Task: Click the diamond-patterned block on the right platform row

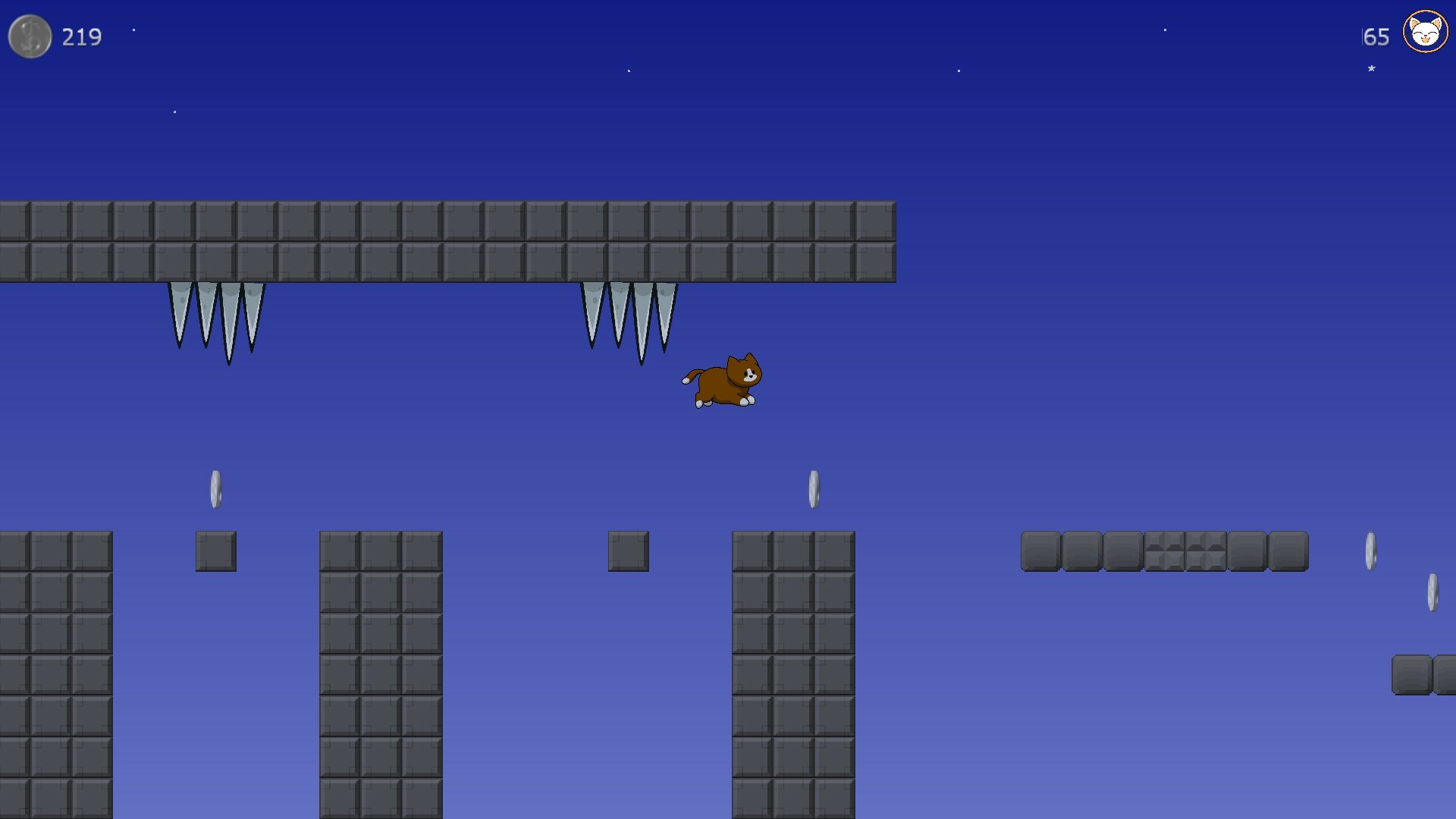Action: (x=1163, y=551)
